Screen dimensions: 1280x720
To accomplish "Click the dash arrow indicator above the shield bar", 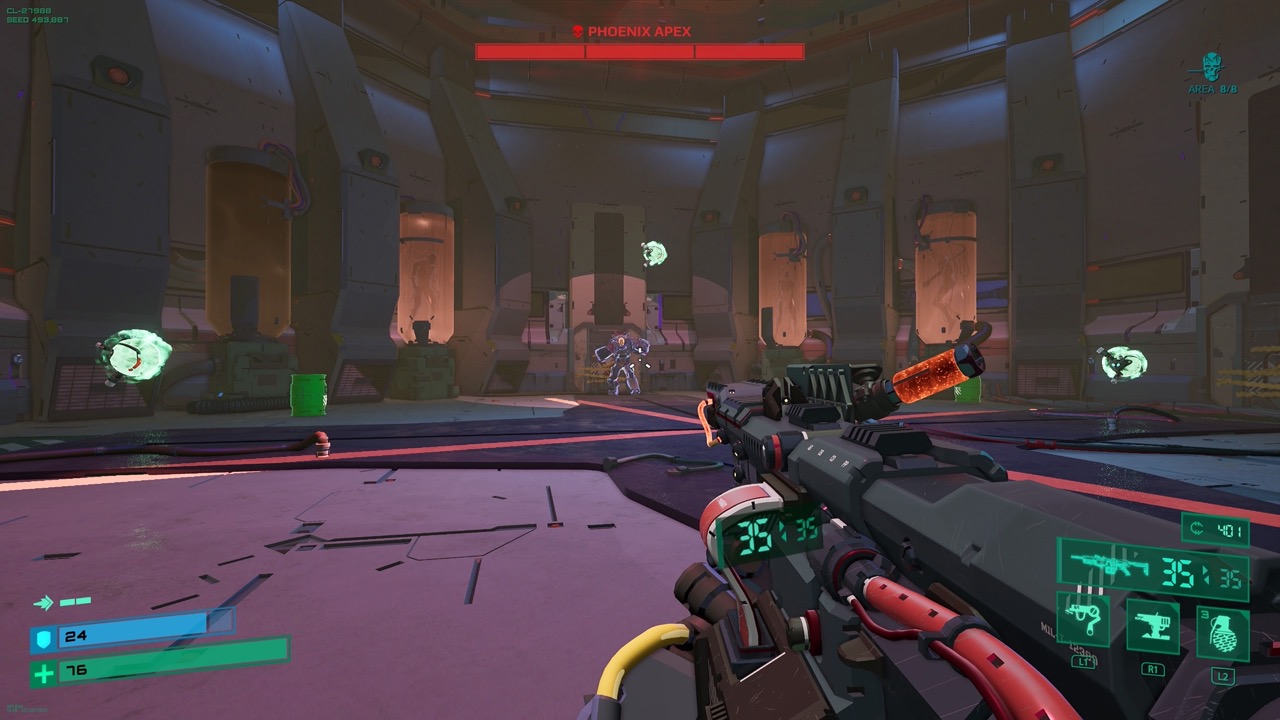I will pos(45,602).
